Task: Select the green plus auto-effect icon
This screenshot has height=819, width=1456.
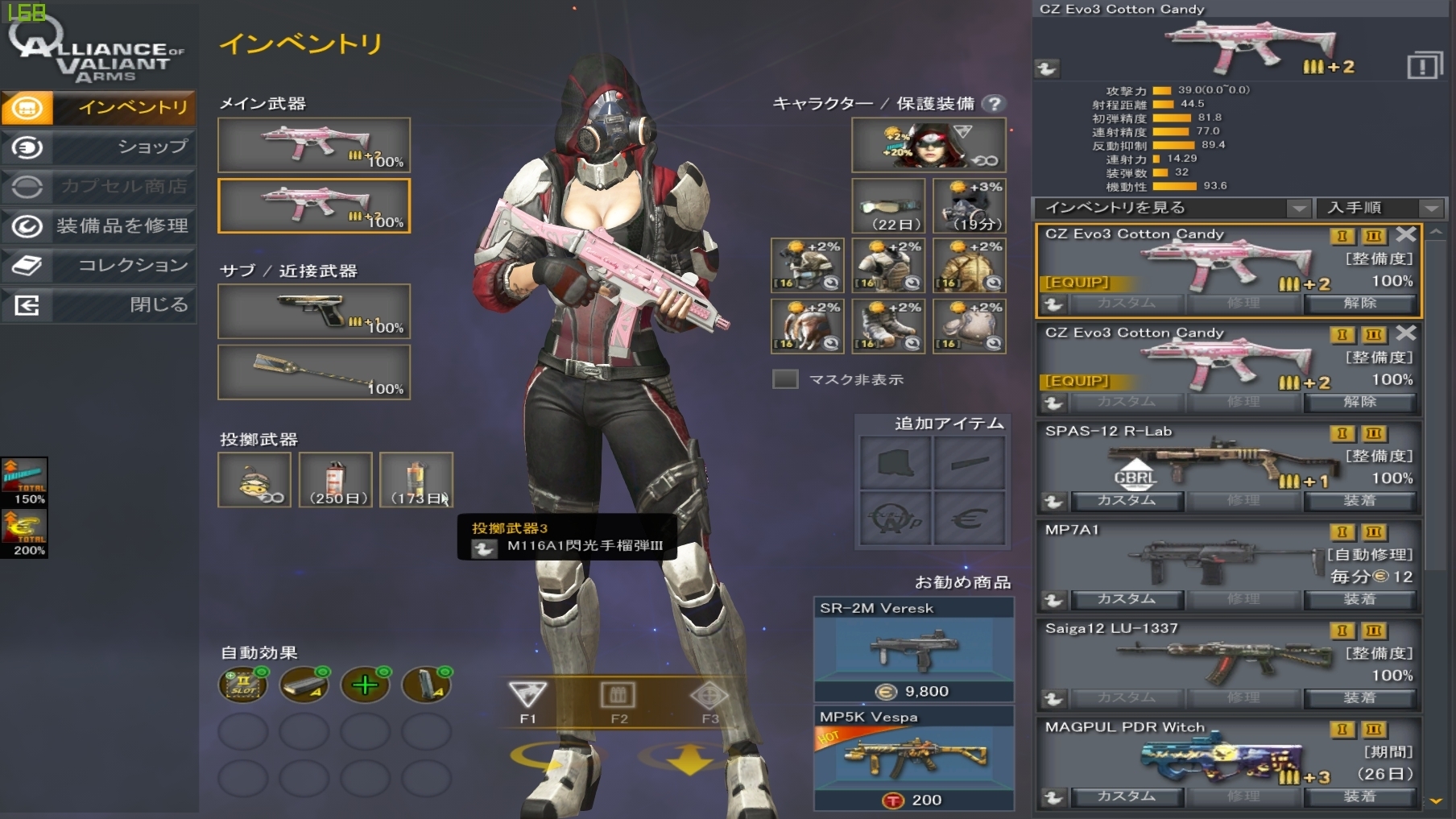Action: (x=365, y=685)
